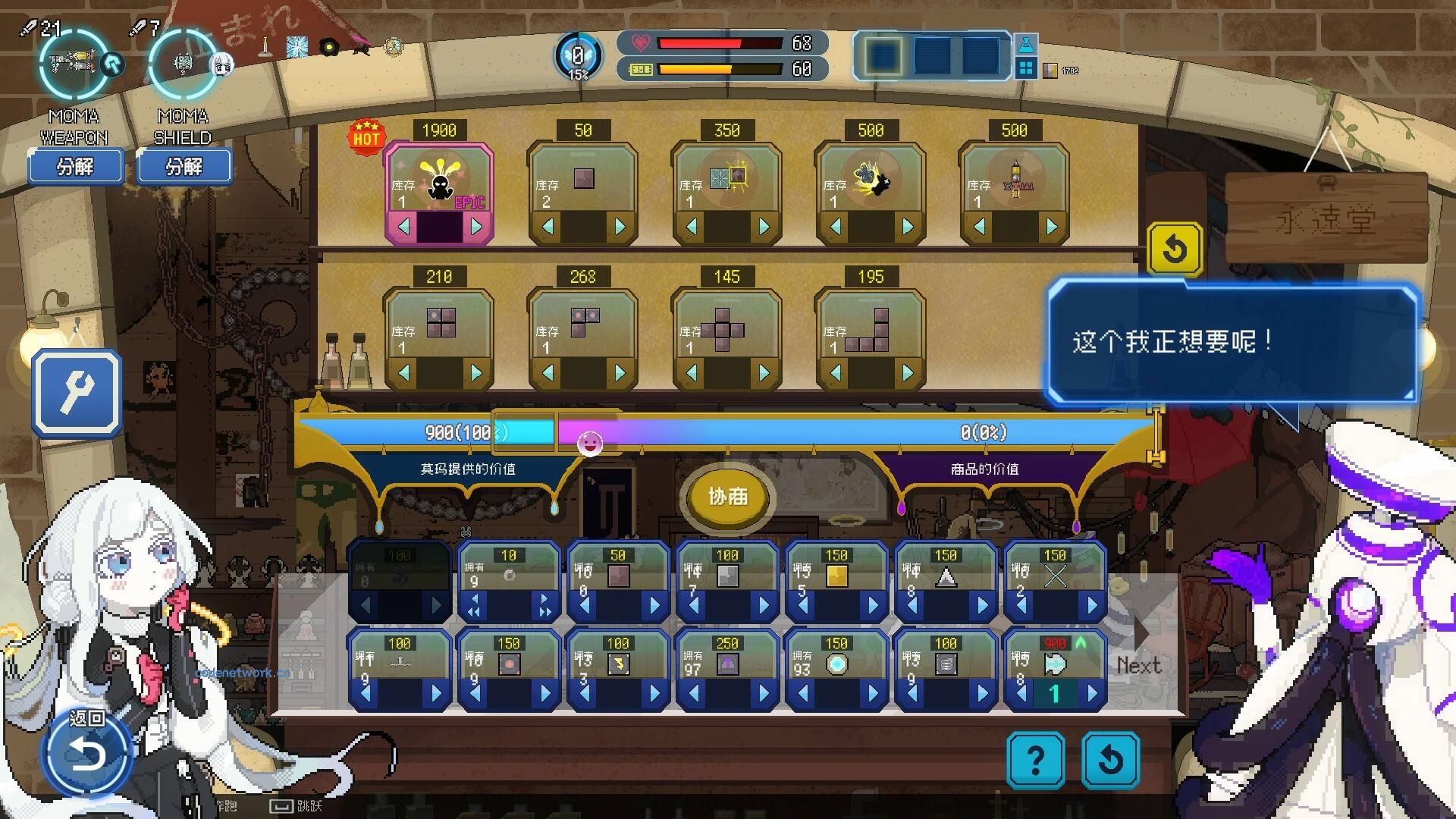Choose the rocket item priced 500
The image size is (1456, 819).
[1015, 180]
